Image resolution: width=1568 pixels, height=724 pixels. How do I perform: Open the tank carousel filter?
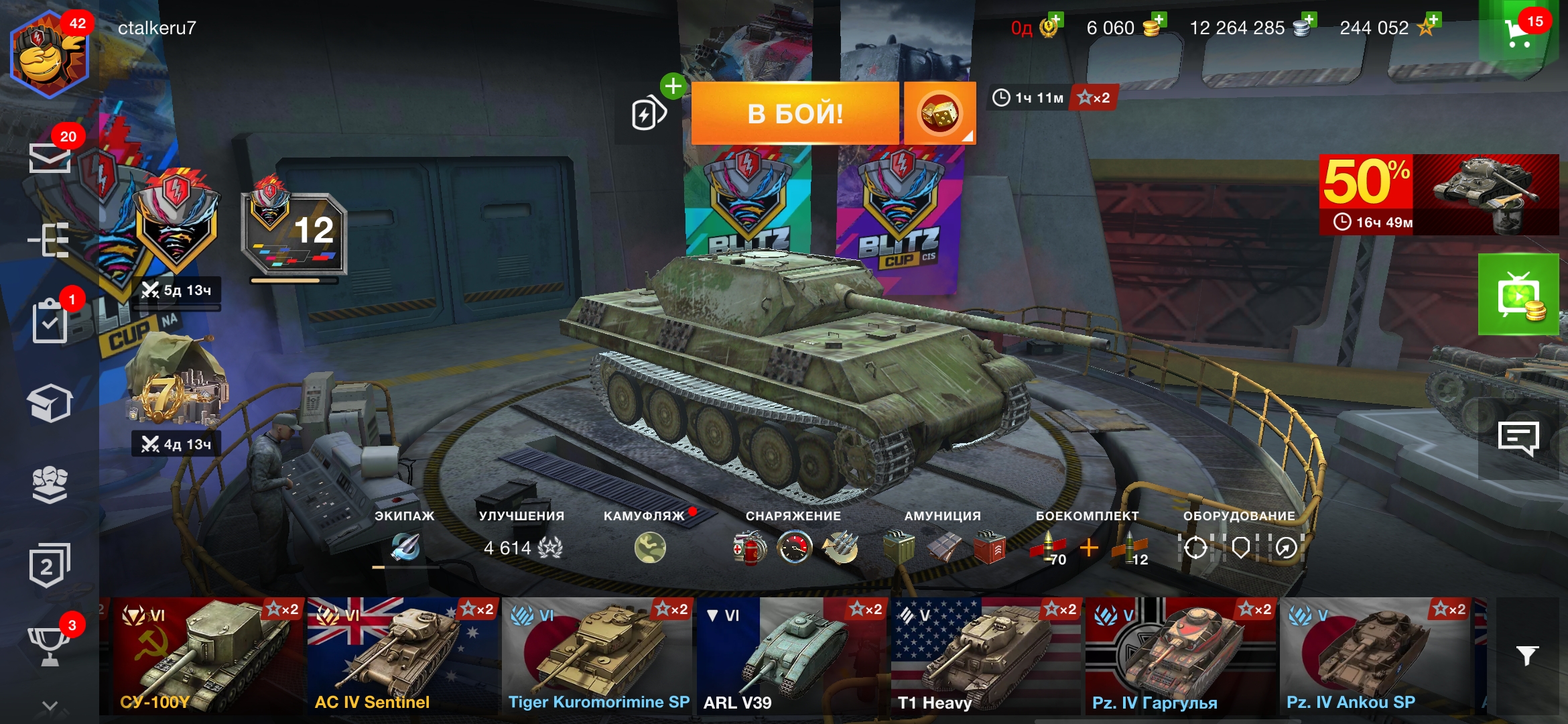click(x=1527, y=655)
